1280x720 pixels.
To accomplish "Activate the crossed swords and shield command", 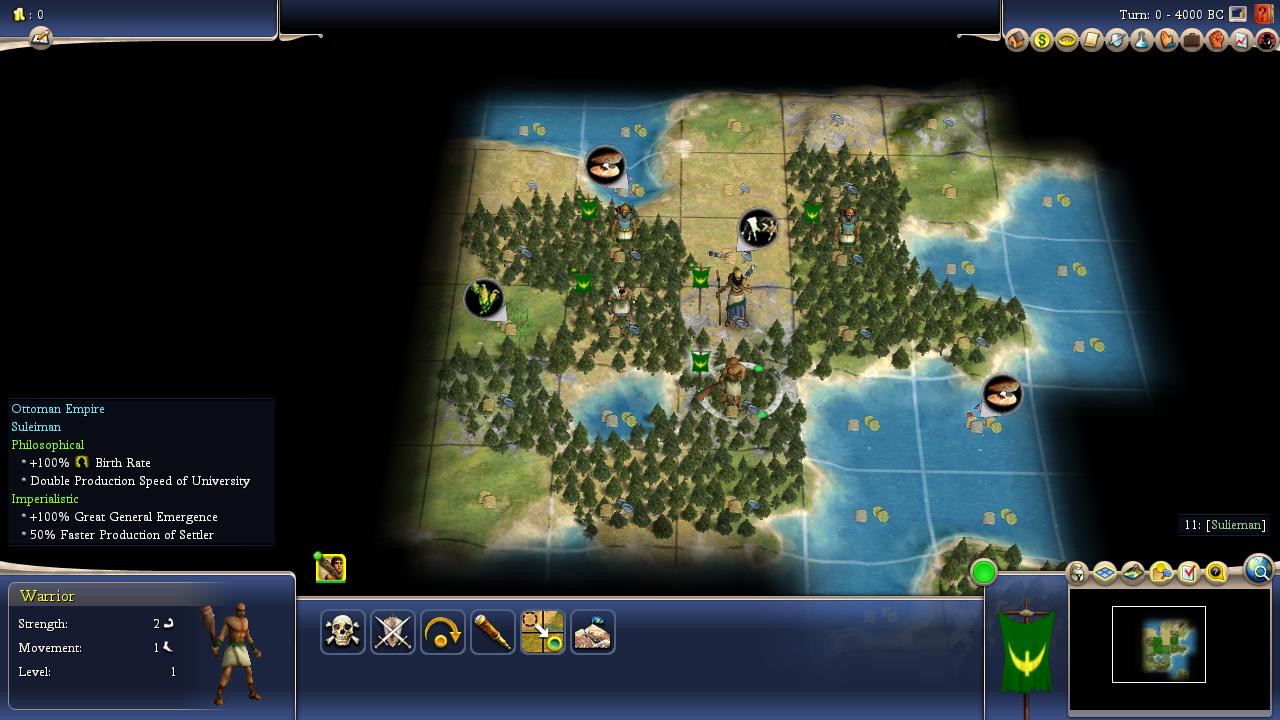I will pyautogui.click(x=393, y=632).
